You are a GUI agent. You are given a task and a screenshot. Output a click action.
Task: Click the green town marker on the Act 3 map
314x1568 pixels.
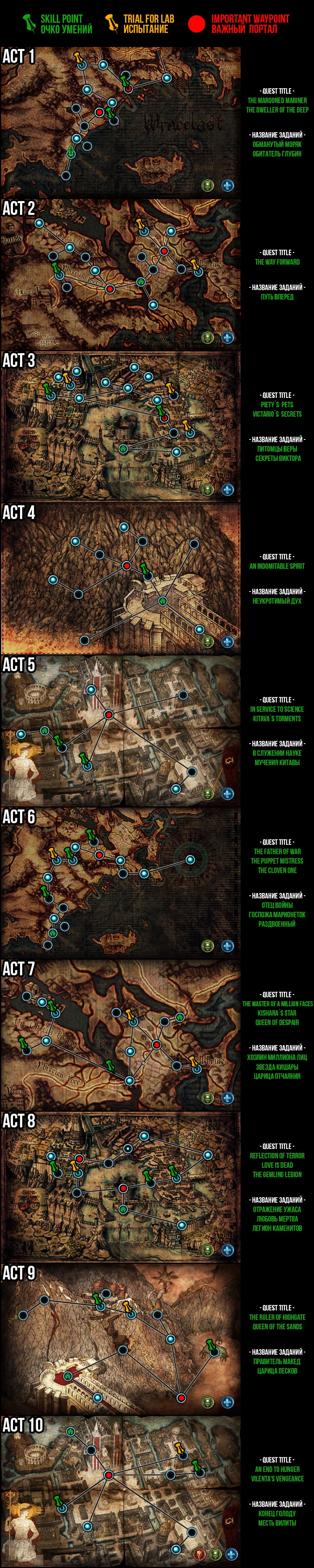pos(123,448)
